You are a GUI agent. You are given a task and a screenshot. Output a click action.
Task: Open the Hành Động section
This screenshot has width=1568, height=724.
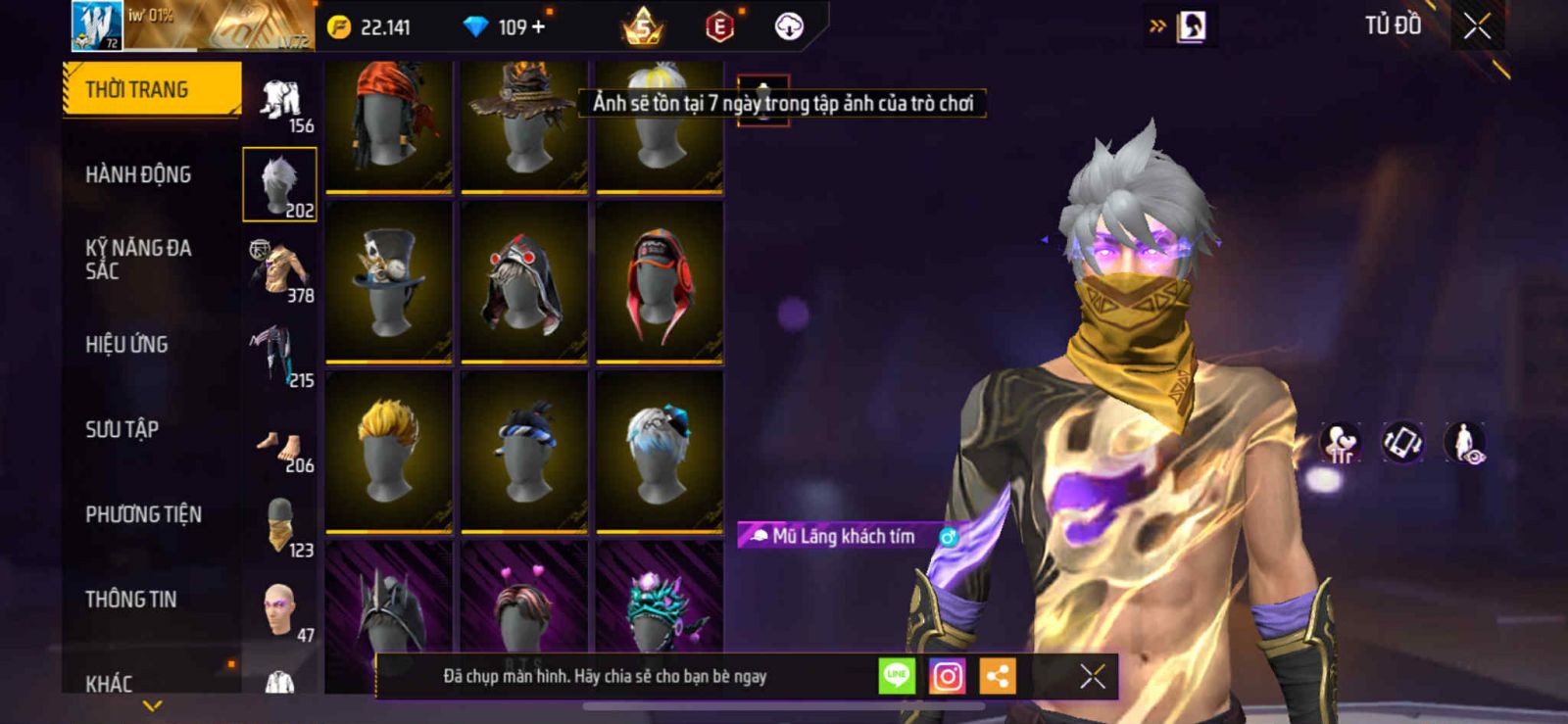point(138,174)
